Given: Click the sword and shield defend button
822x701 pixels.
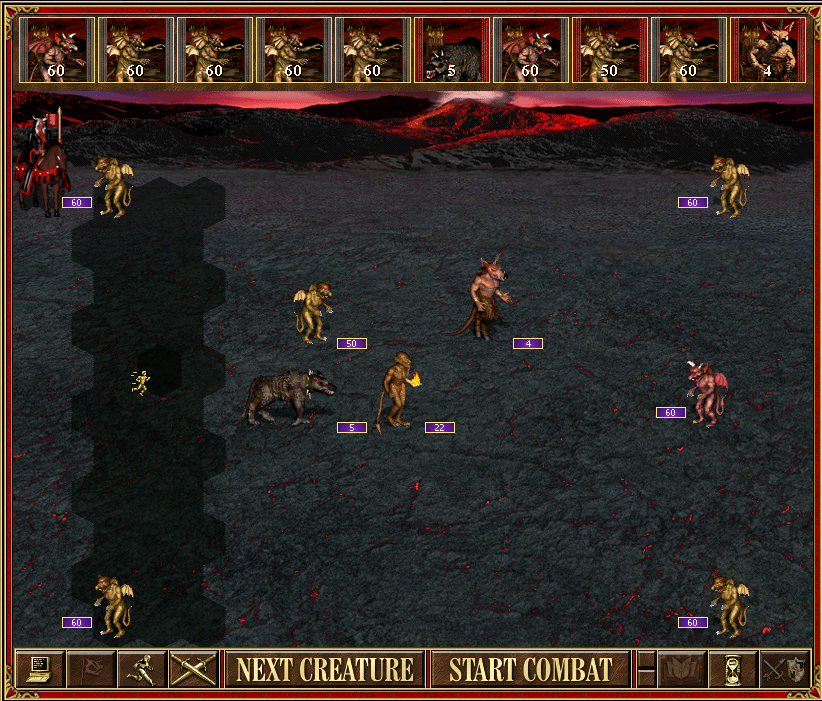Looking at the screenshot, I should (783, 669).
